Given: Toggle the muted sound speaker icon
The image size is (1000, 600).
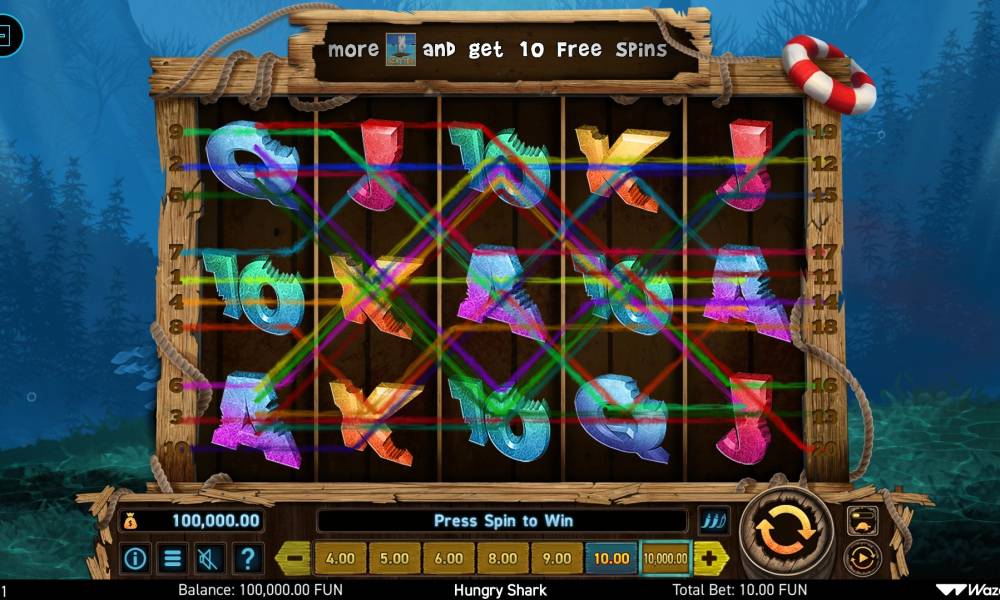Looking at the screenshot, I should pos(209,558).
